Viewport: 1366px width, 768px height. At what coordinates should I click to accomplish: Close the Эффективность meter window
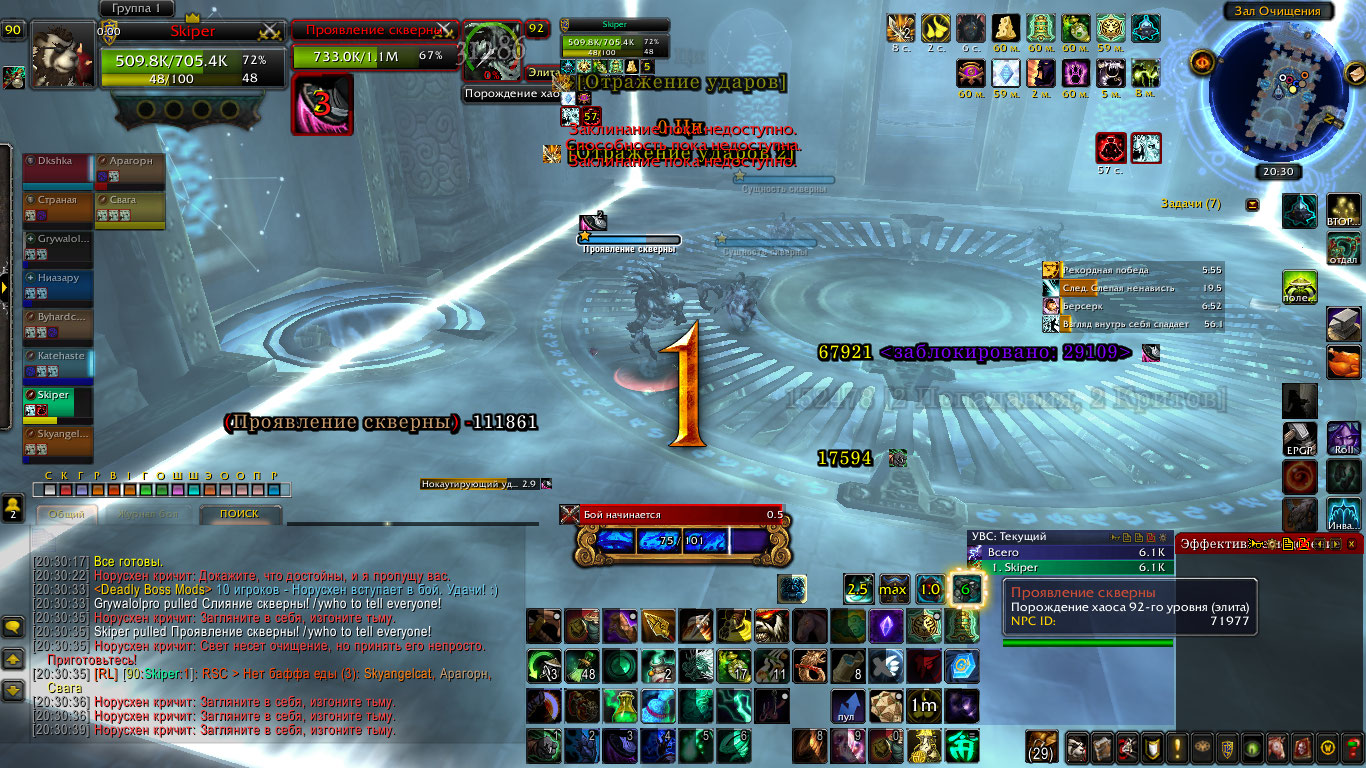point(1351,544)
